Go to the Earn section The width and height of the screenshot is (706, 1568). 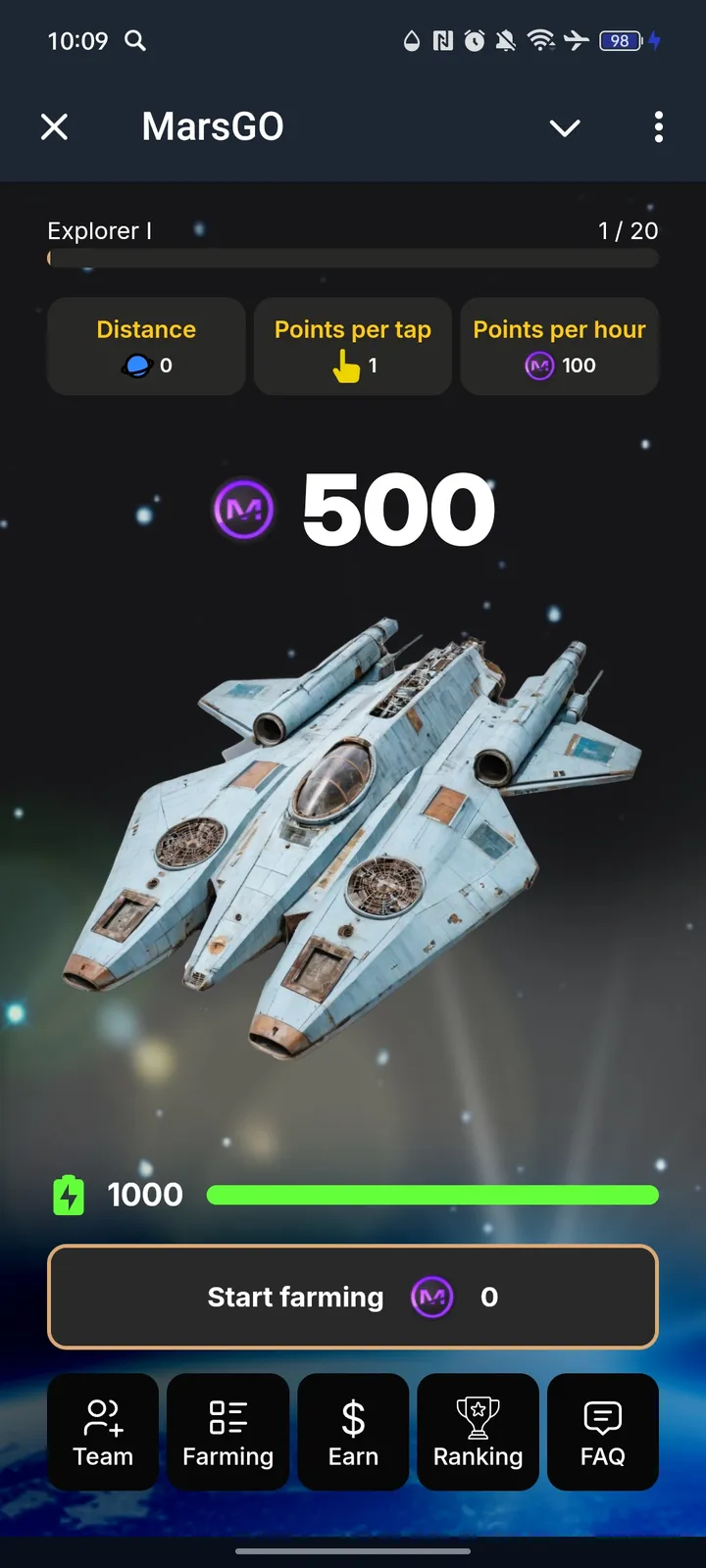pyautogui.click(x=353, y=1432)
